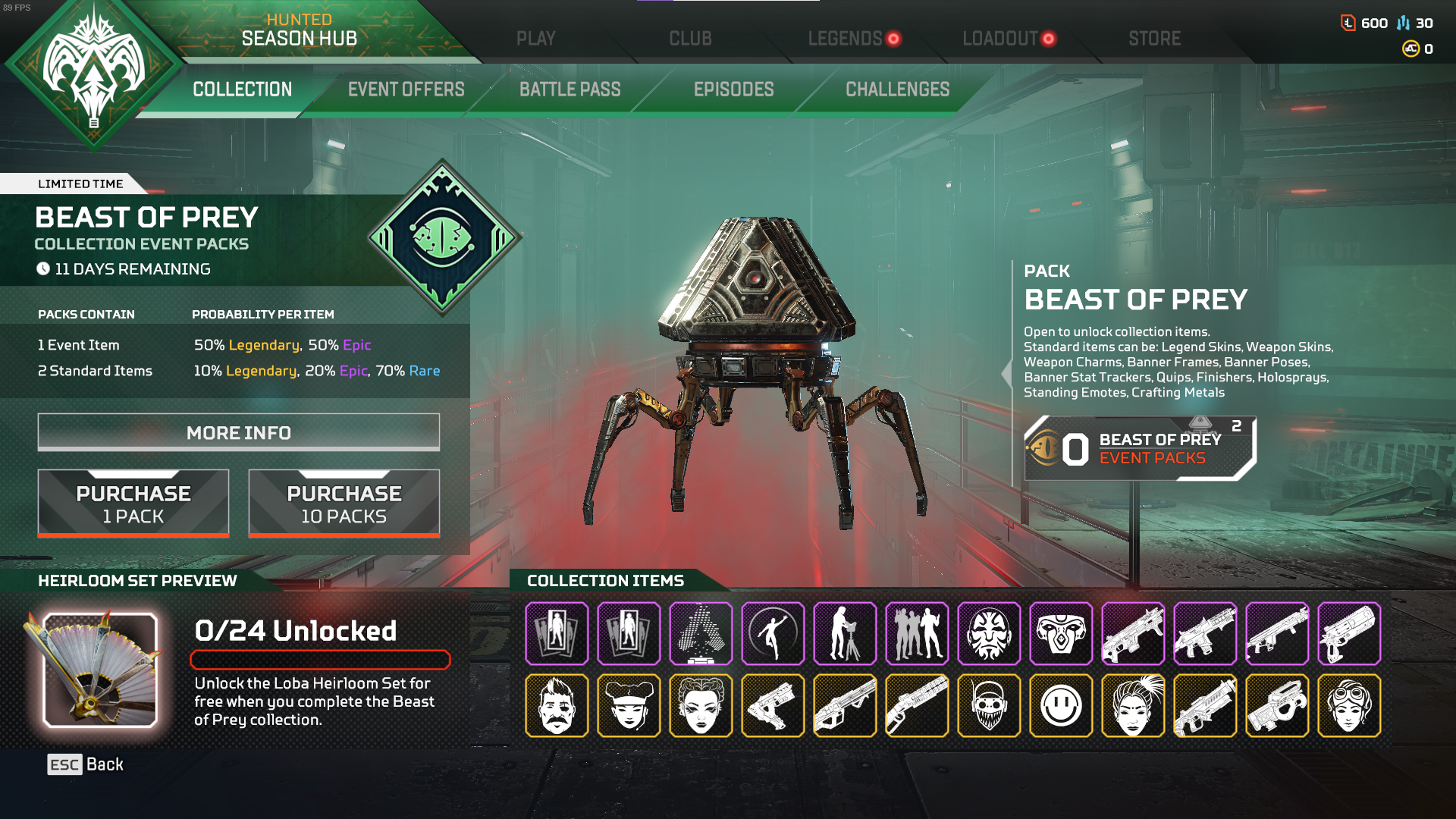
Task: Select the dance emote collection item icon
Action: click(x=773, y=634)
